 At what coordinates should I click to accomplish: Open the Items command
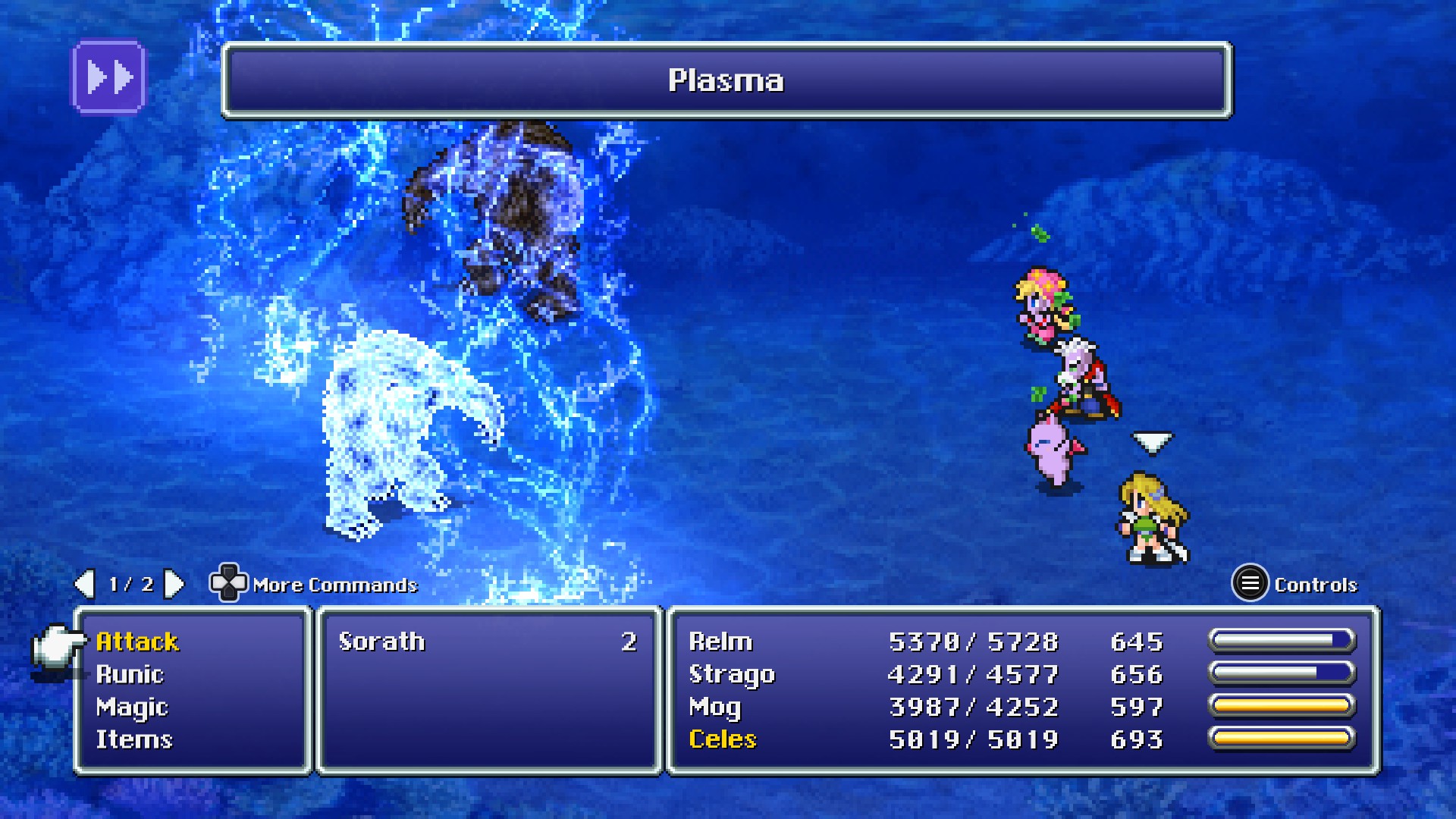click(x=134, y=740)
